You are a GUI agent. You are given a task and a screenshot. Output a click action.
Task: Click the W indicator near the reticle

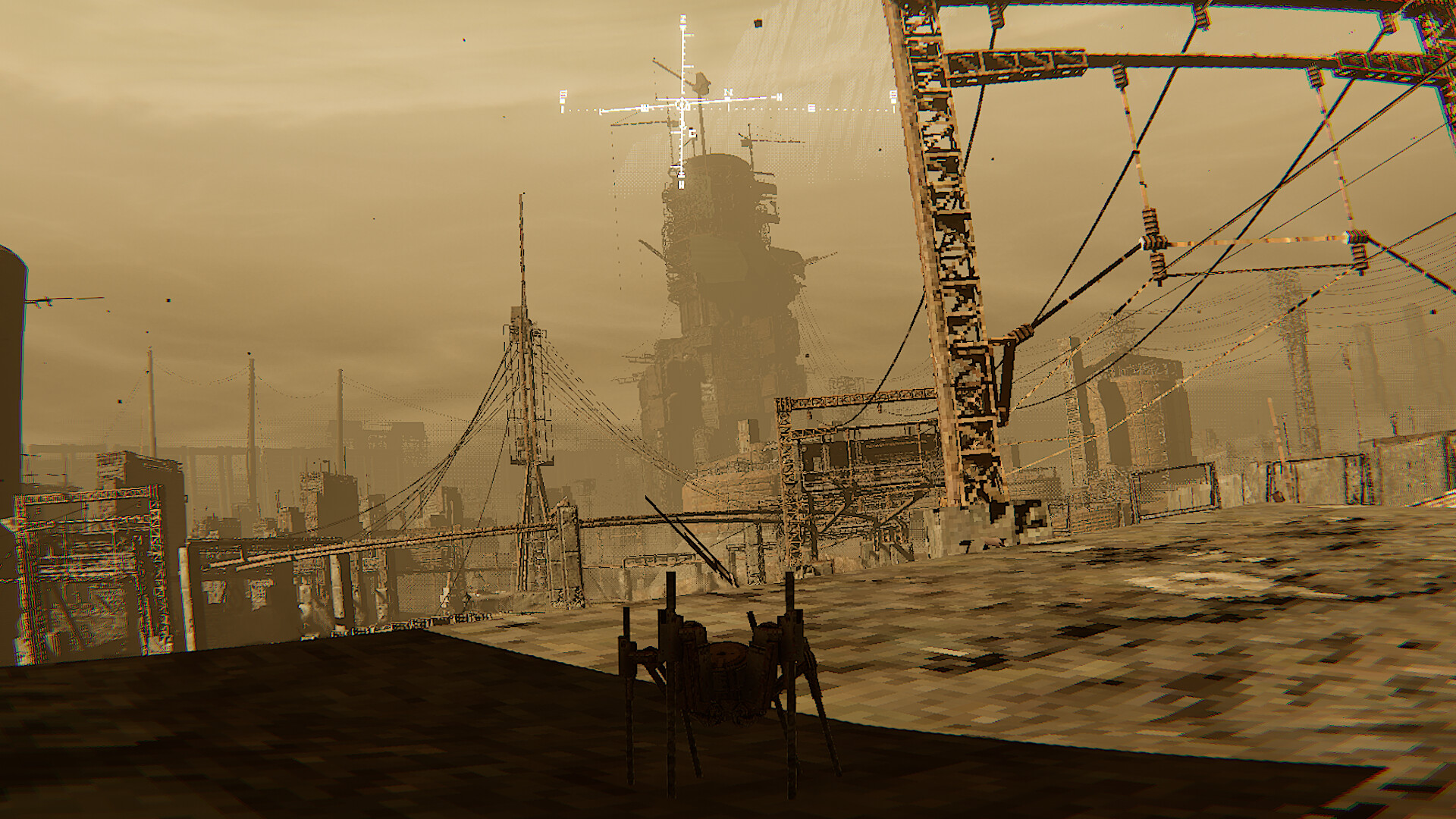click(x=645, y=107)
